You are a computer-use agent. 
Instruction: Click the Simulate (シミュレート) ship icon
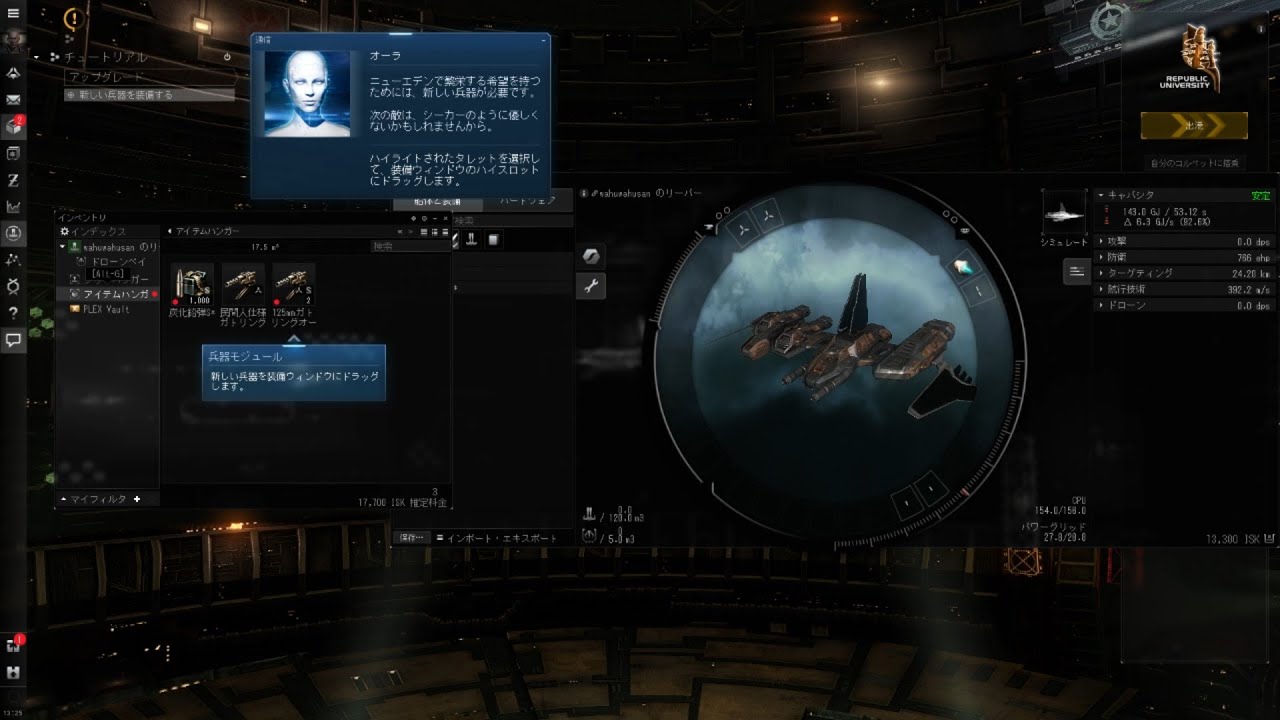pyautogui.click(x=1063, y=214)
